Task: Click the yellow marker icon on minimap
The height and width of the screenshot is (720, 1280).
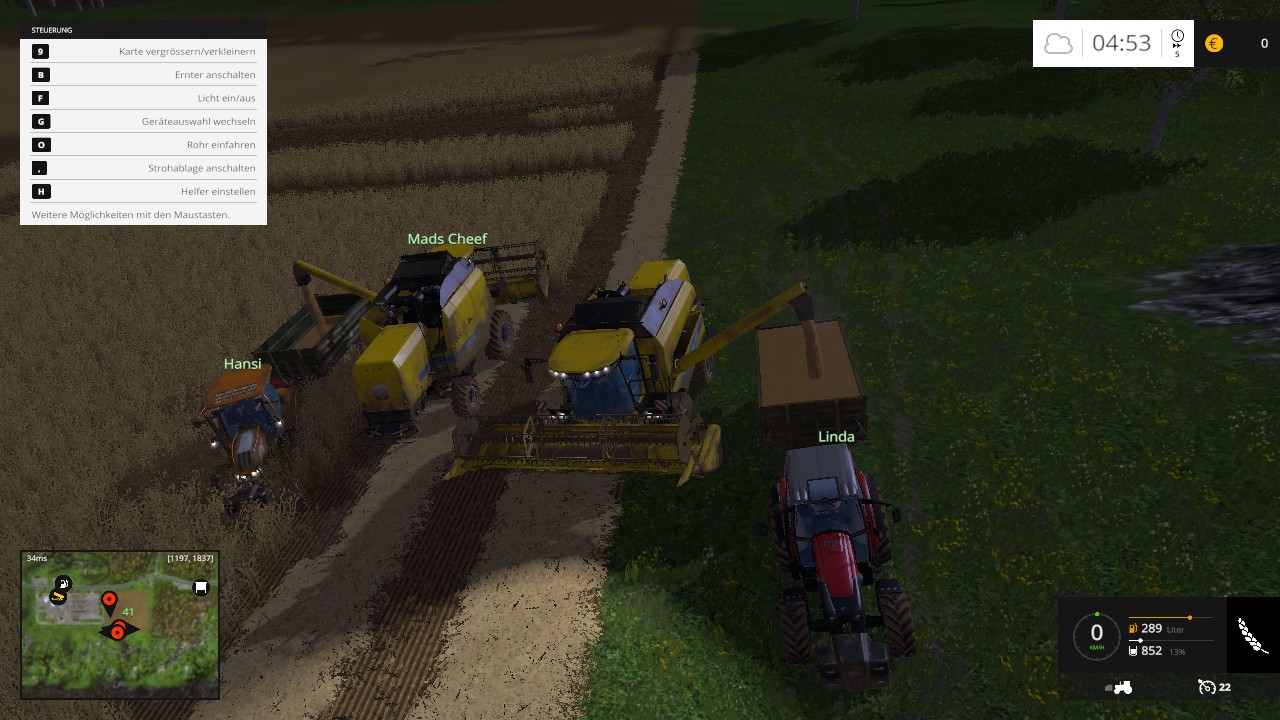Action: click(58, 597)
